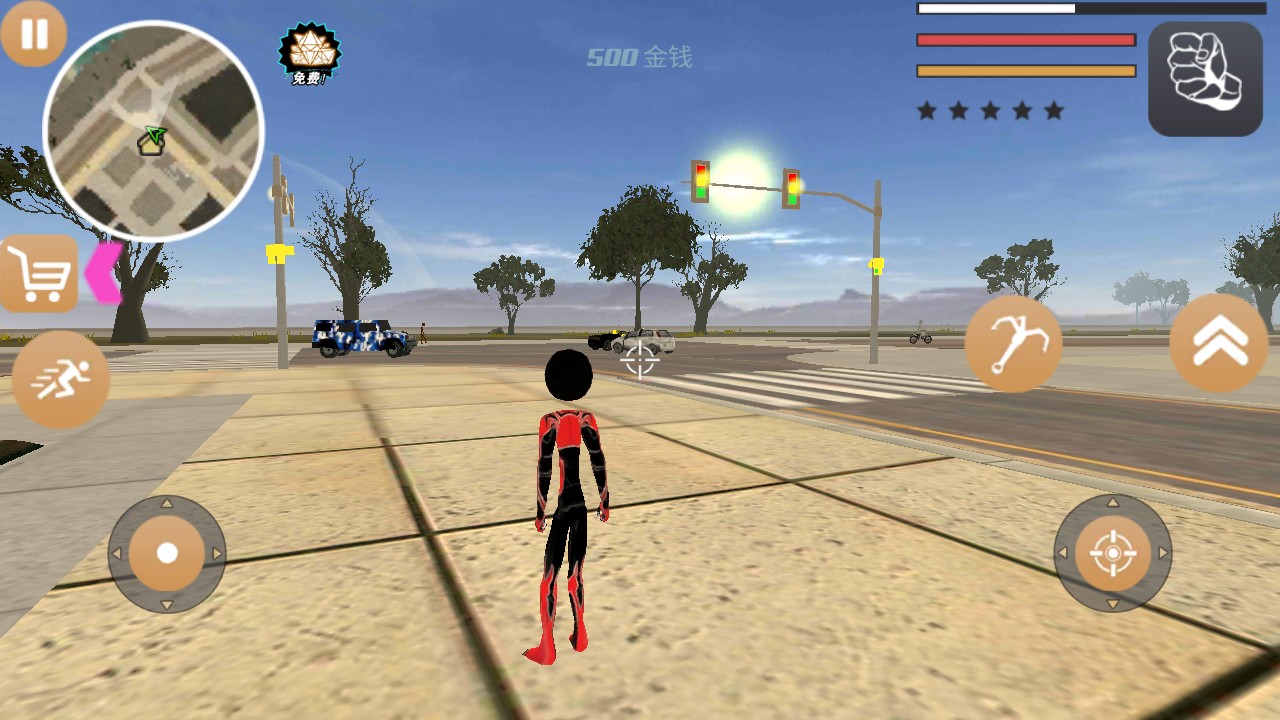Jump with the double-arrow button
Image resolution: width=1280 pixels, height=720 pixels.
tap(1219, 343)
